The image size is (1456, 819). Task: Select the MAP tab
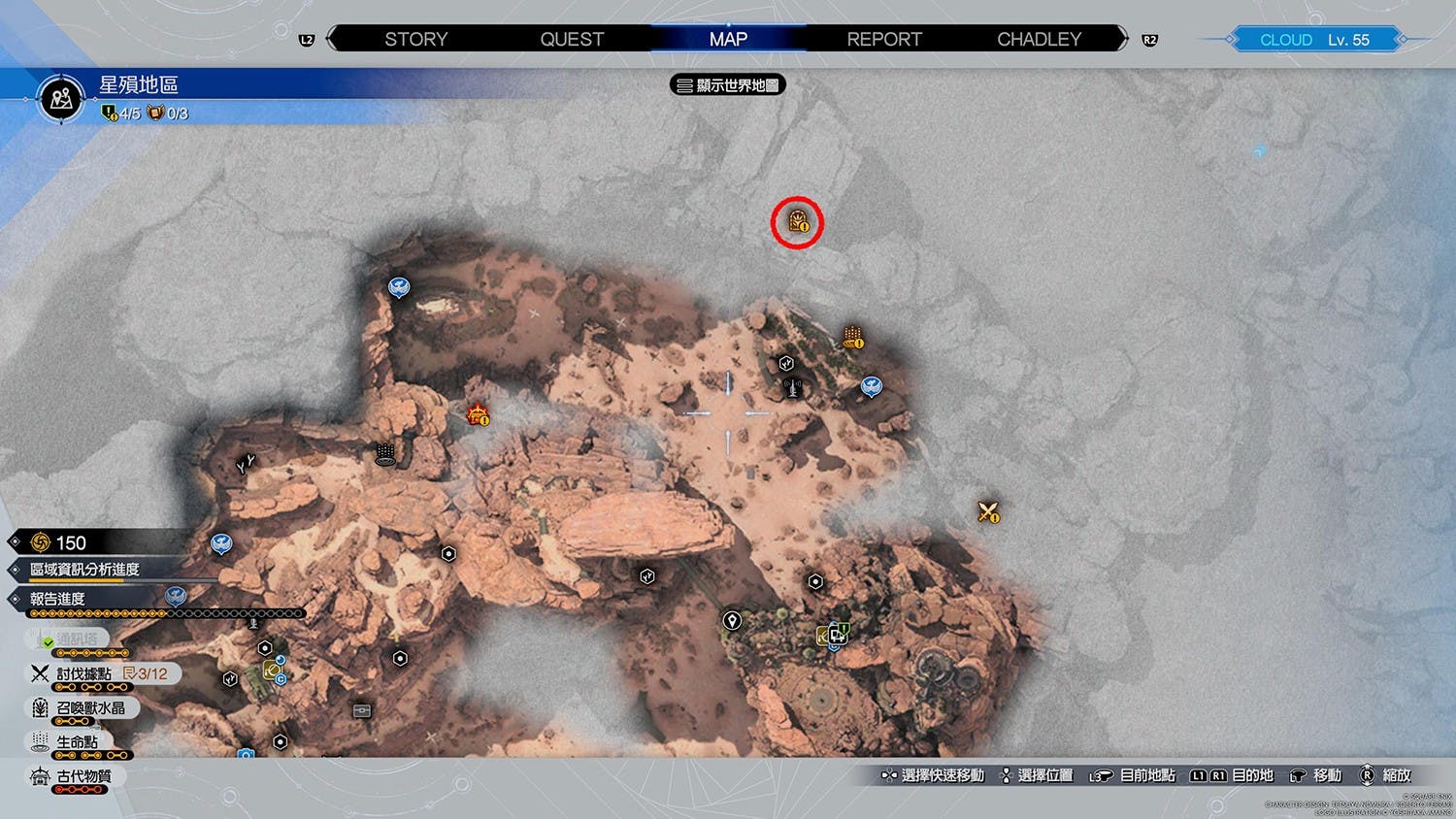728,40
